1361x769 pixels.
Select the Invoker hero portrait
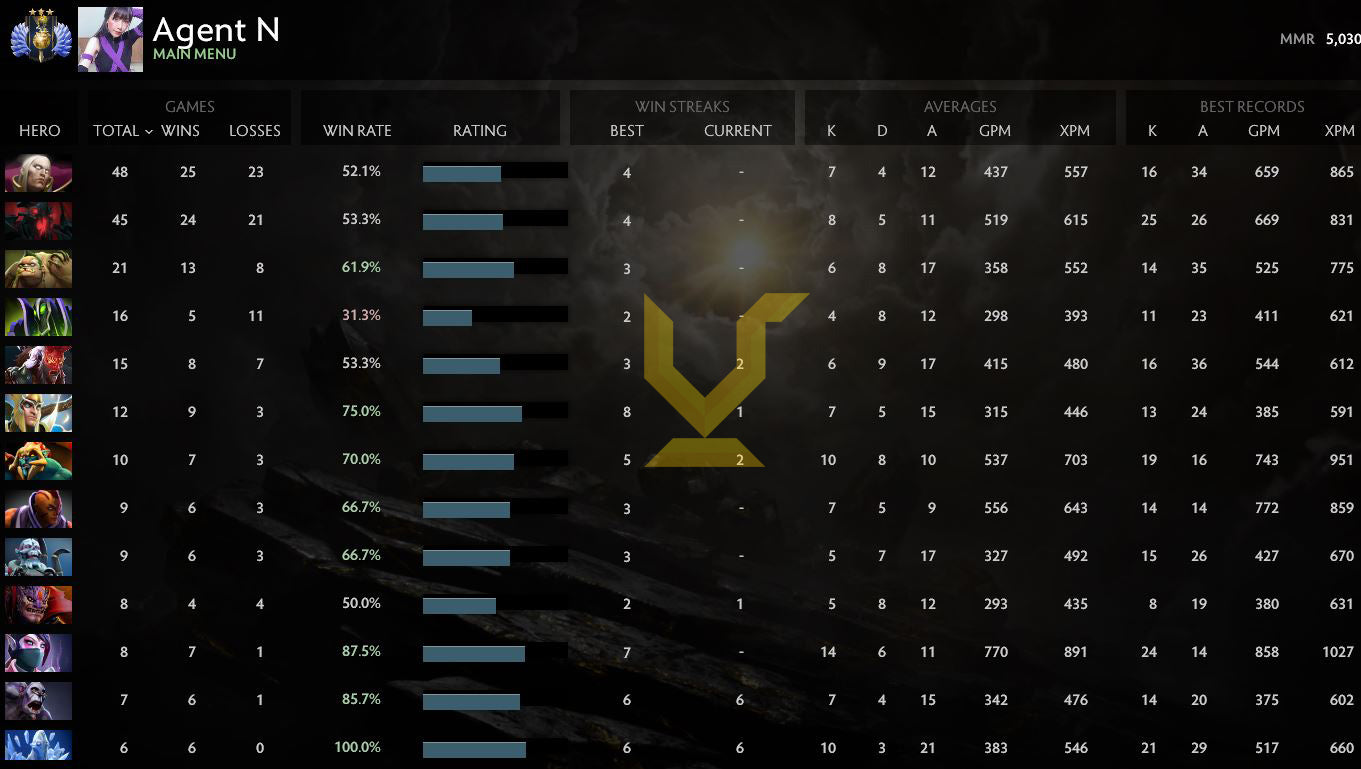tap(38, 172)
